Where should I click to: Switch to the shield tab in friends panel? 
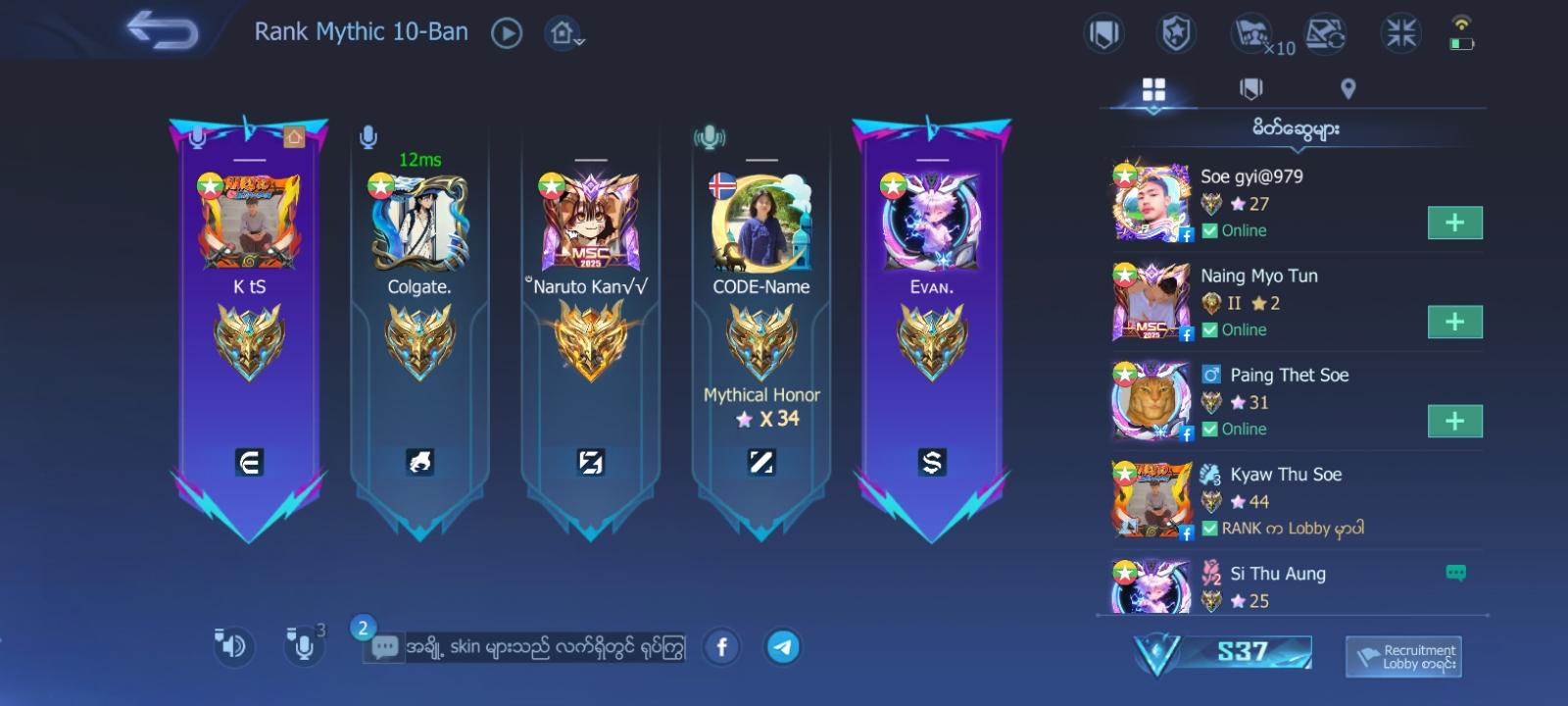pos(1252,87)
